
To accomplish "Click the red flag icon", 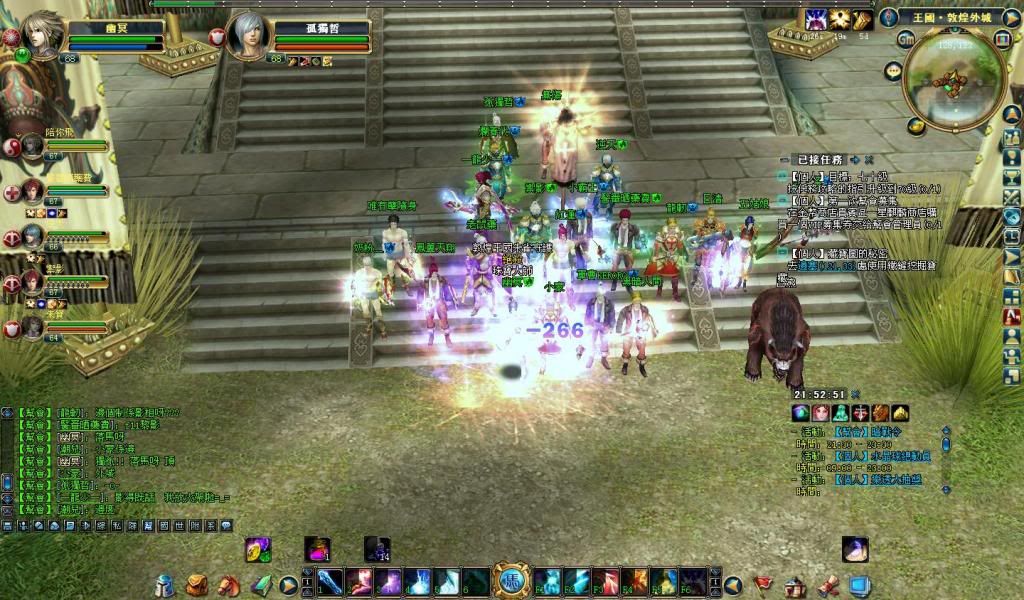I will (763, 584).
